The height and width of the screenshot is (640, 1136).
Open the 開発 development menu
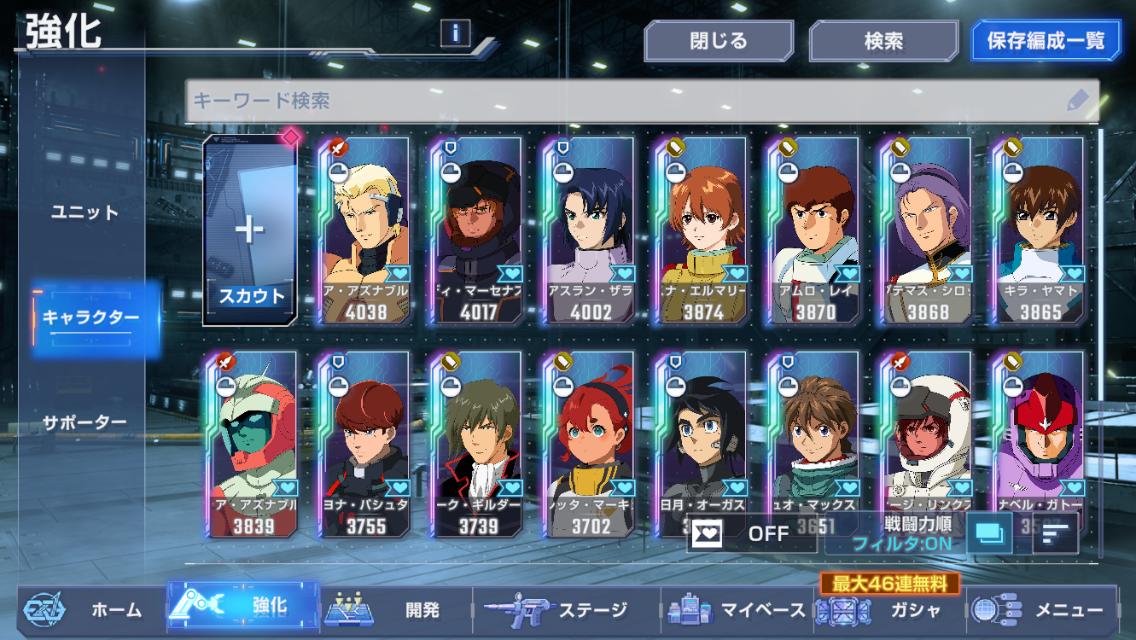click(394, 609)
